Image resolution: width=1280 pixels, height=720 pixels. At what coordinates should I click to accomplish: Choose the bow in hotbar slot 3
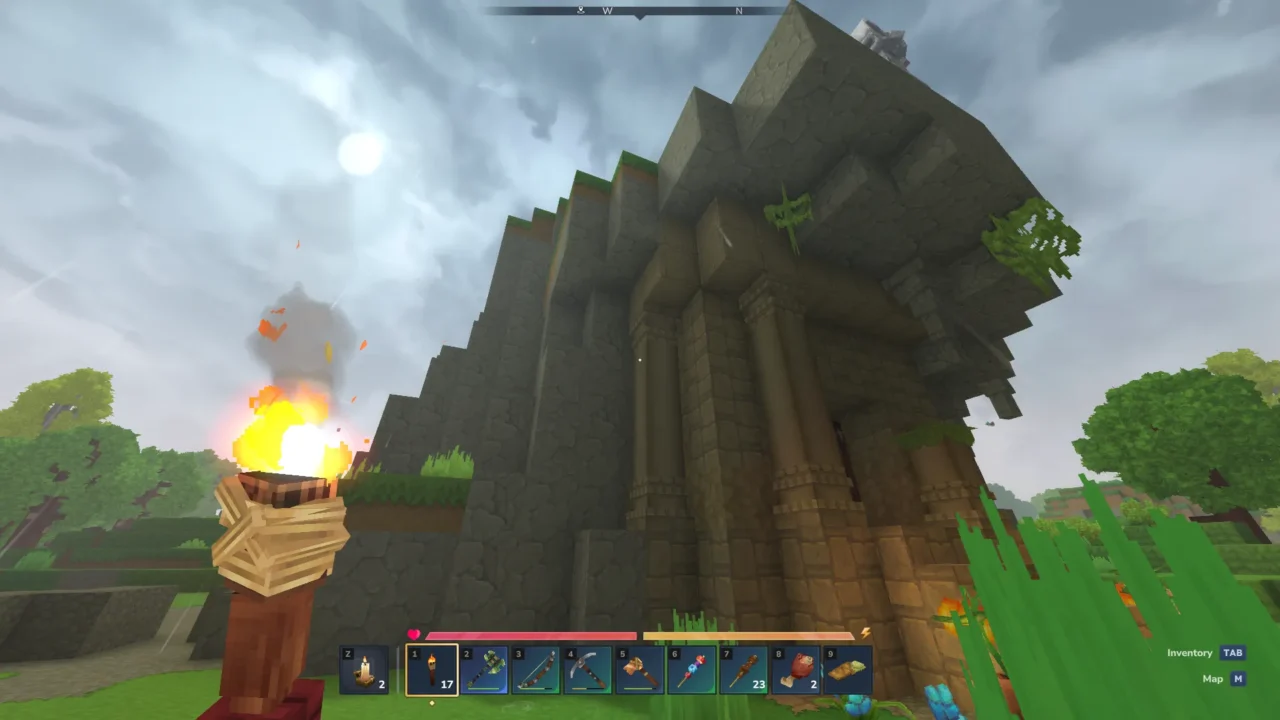tap(536, 669)
